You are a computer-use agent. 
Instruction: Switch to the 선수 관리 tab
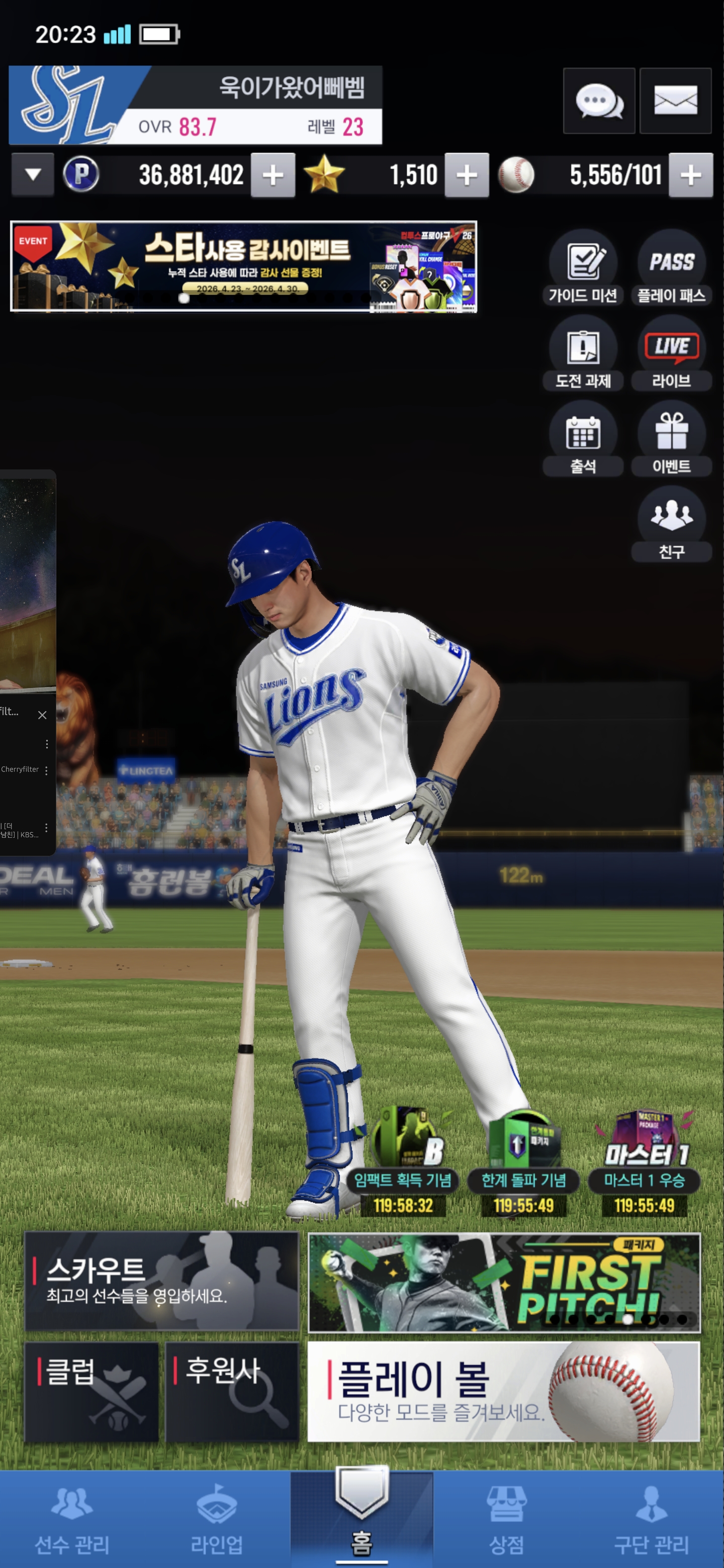pyautogui.click(x=72, y=1519)
